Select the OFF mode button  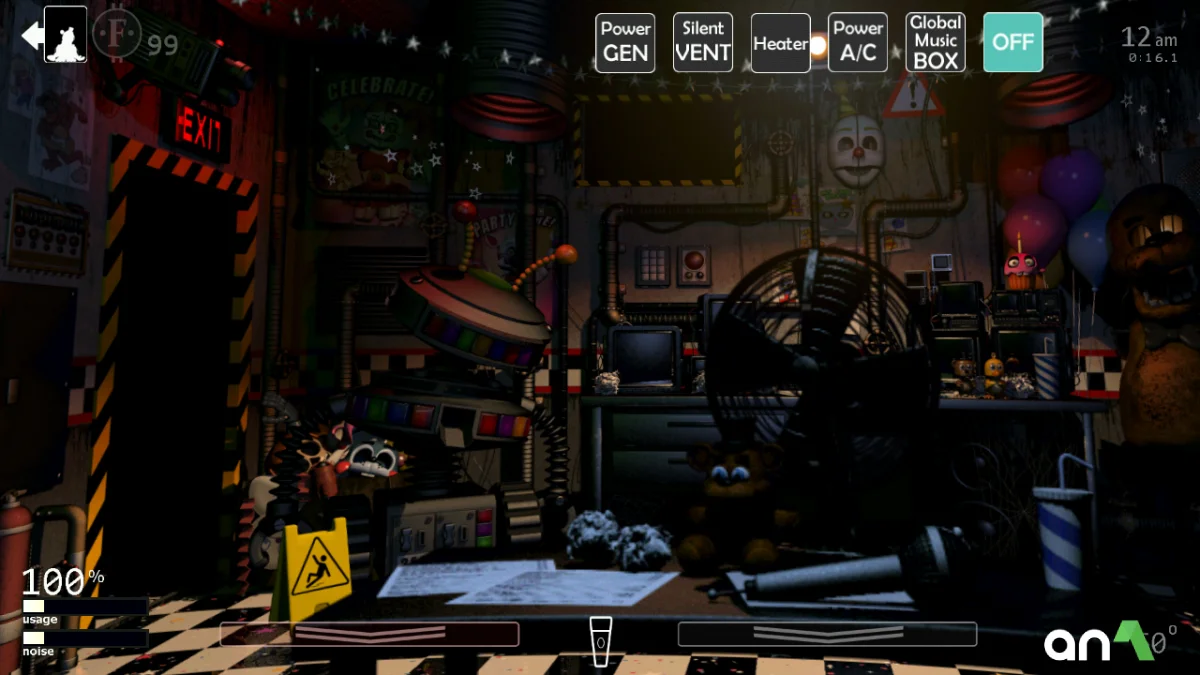pyautogui.click(x=1013, y=43)
